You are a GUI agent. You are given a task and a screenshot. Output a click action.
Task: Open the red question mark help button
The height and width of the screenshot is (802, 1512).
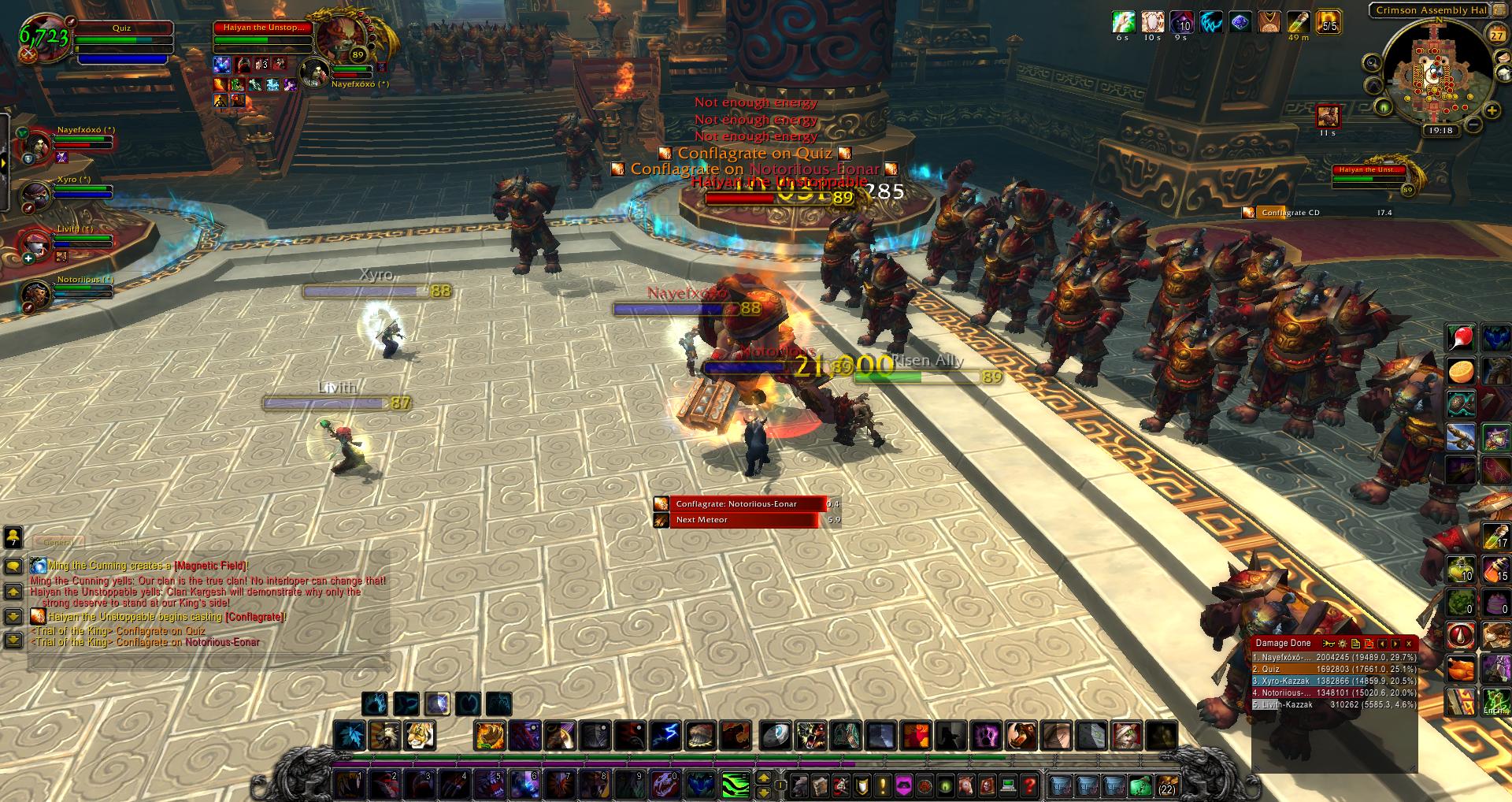pos(1029,785)
